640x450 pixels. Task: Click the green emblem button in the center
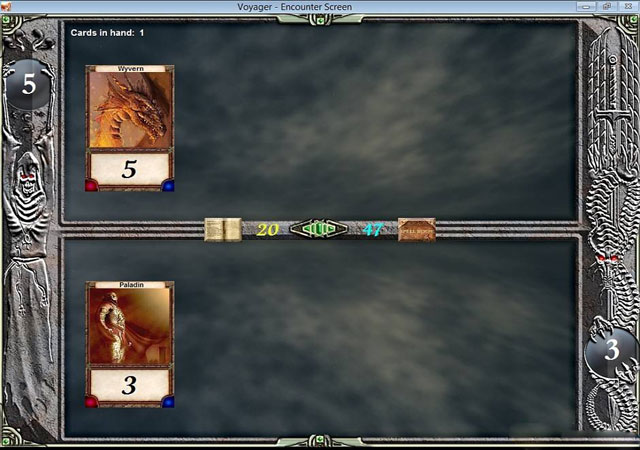tap(318, 229)
